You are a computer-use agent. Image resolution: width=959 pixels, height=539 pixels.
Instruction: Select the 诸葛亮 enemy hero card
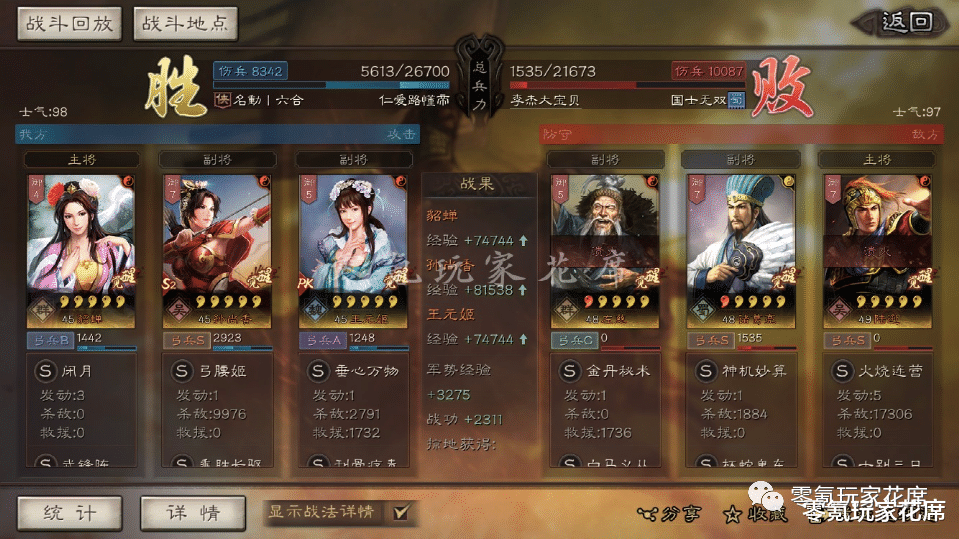tap(740, 250)
